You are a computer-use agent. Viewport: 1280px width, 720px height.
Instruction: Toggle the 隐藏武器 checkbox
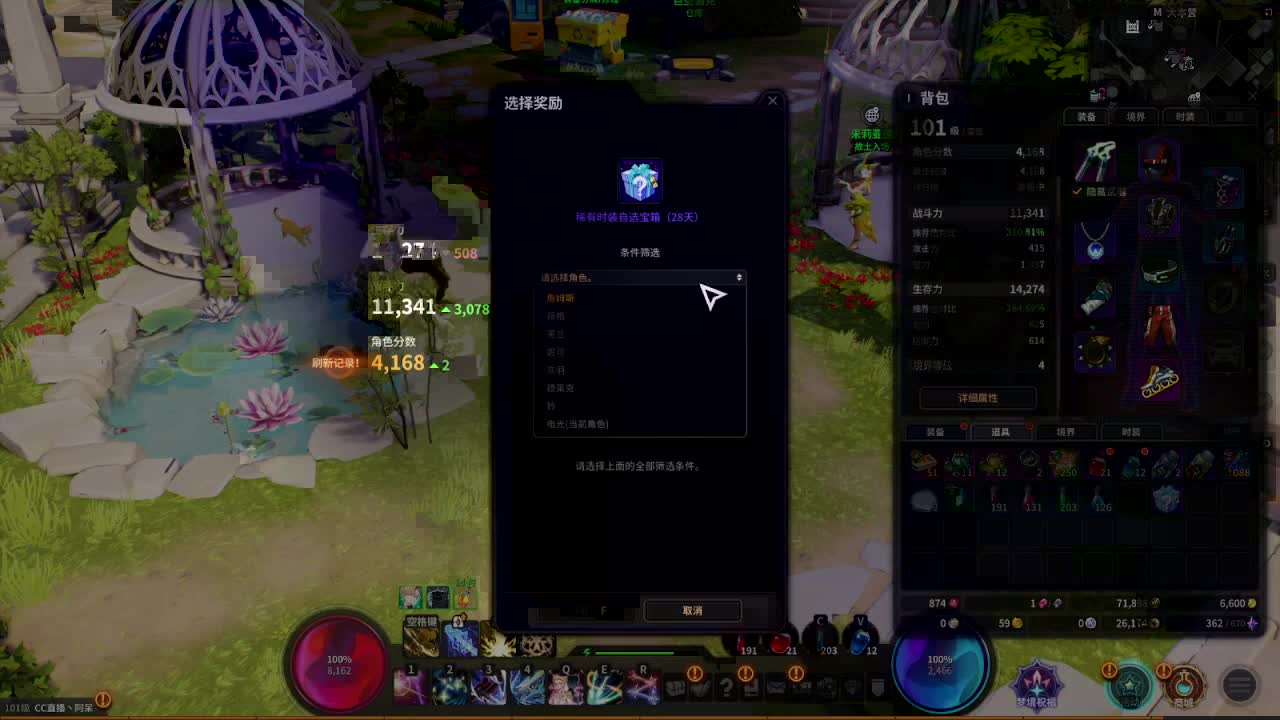[x=1076, y=192]
